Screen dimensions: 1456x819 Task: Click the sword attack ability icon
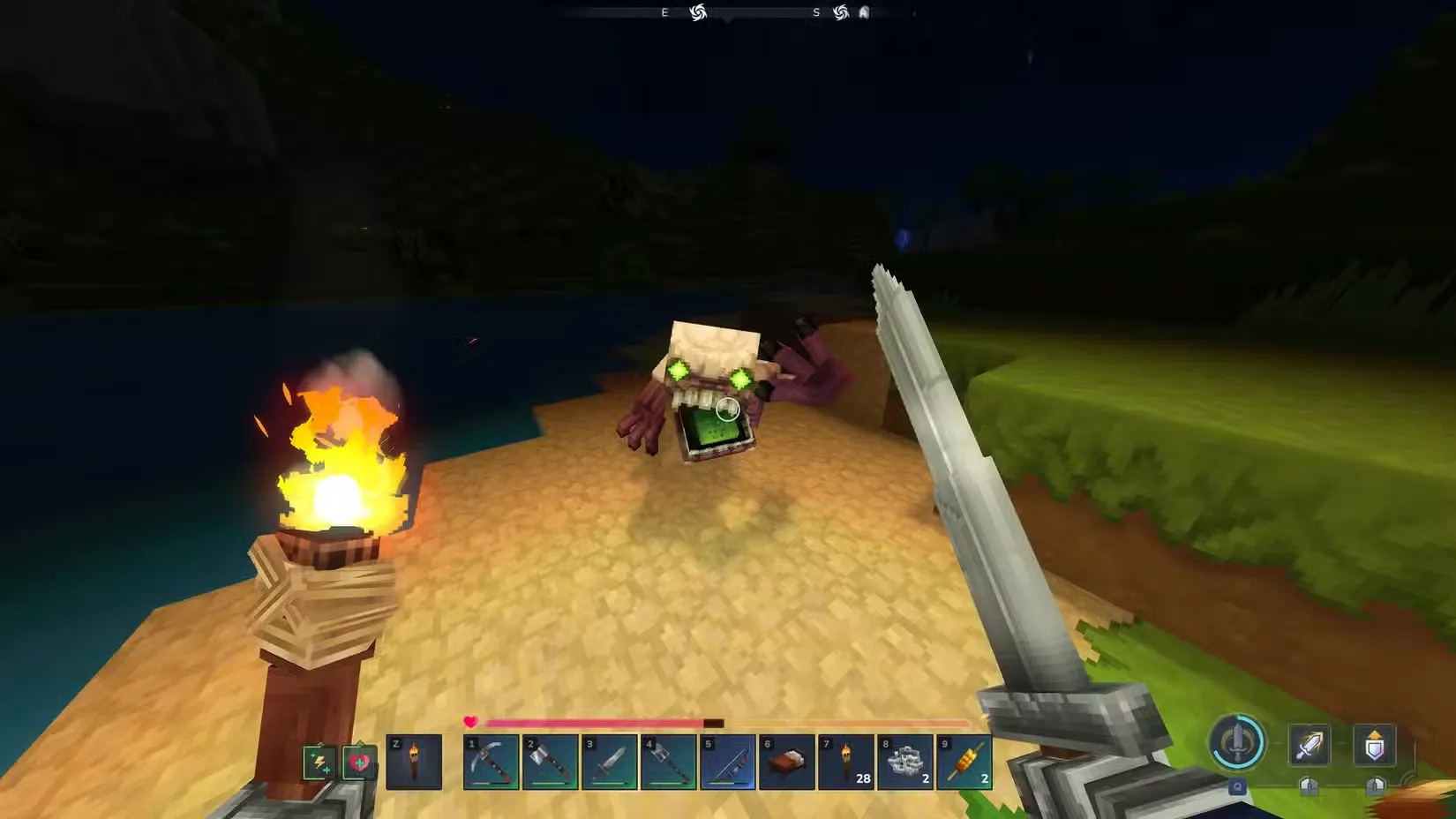click(1311, 746)
